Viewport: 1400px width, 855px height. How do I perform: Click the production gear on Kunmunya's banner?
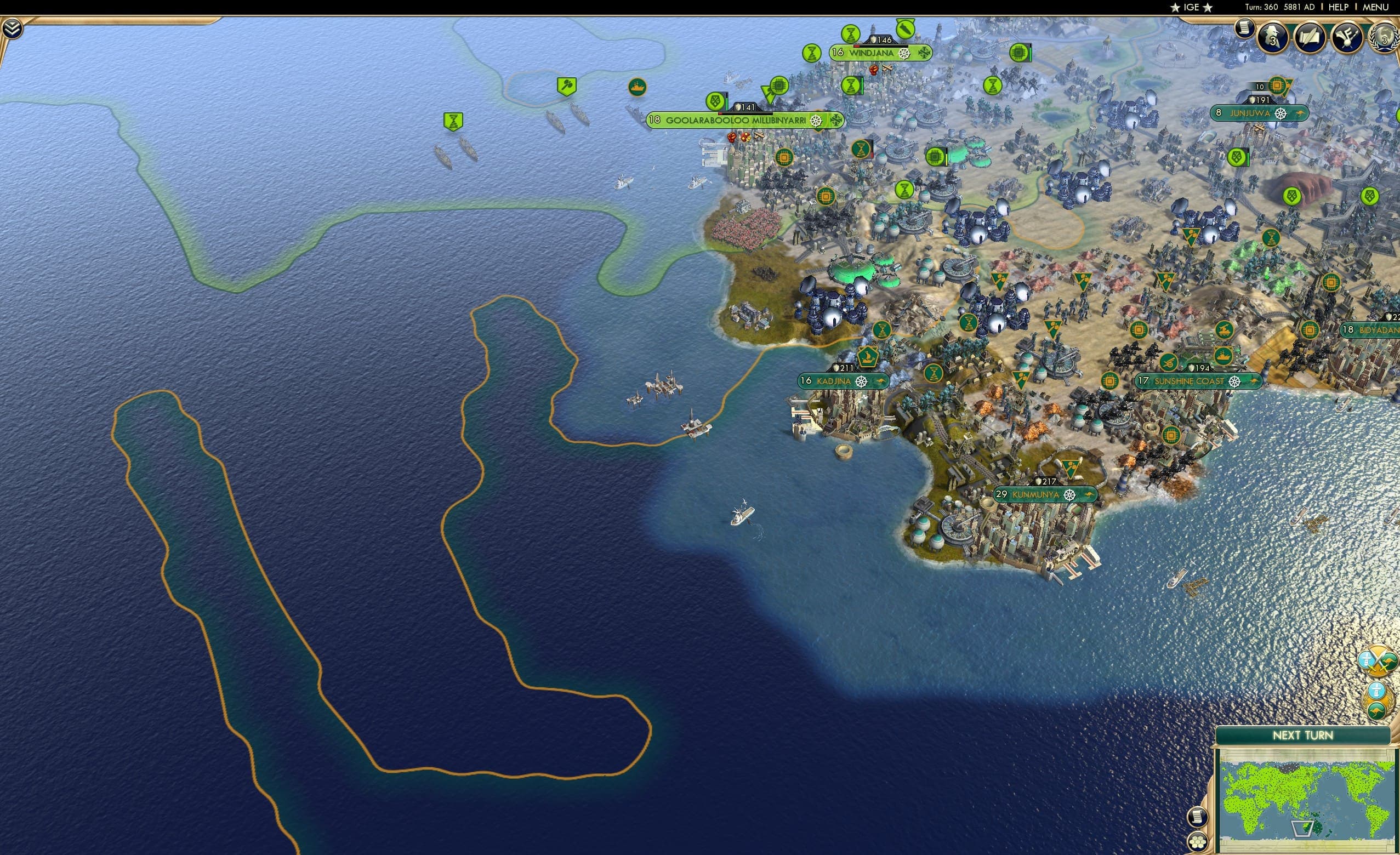[x=1069, y=495]
